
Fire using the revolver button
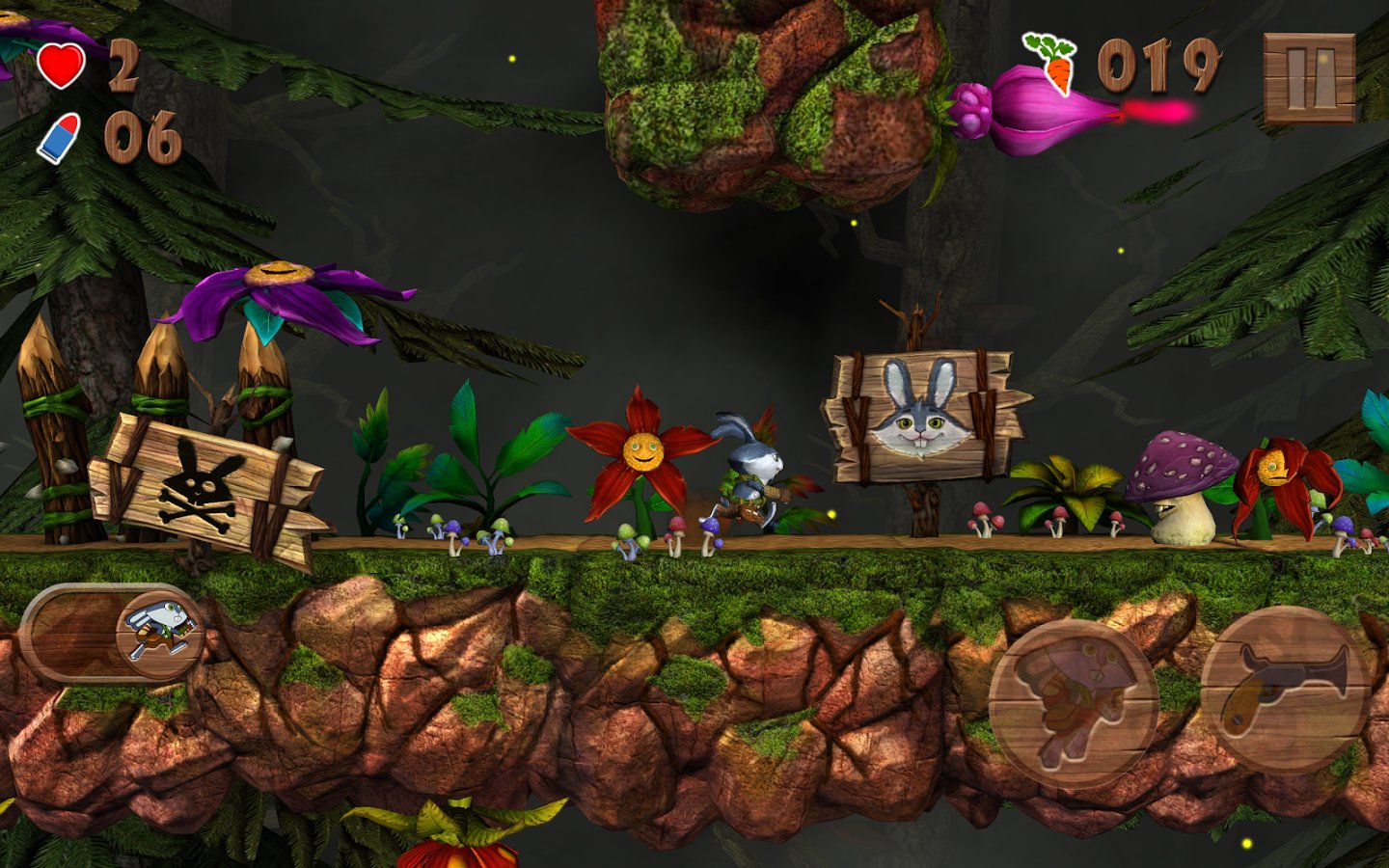(x=1285, y=689)
